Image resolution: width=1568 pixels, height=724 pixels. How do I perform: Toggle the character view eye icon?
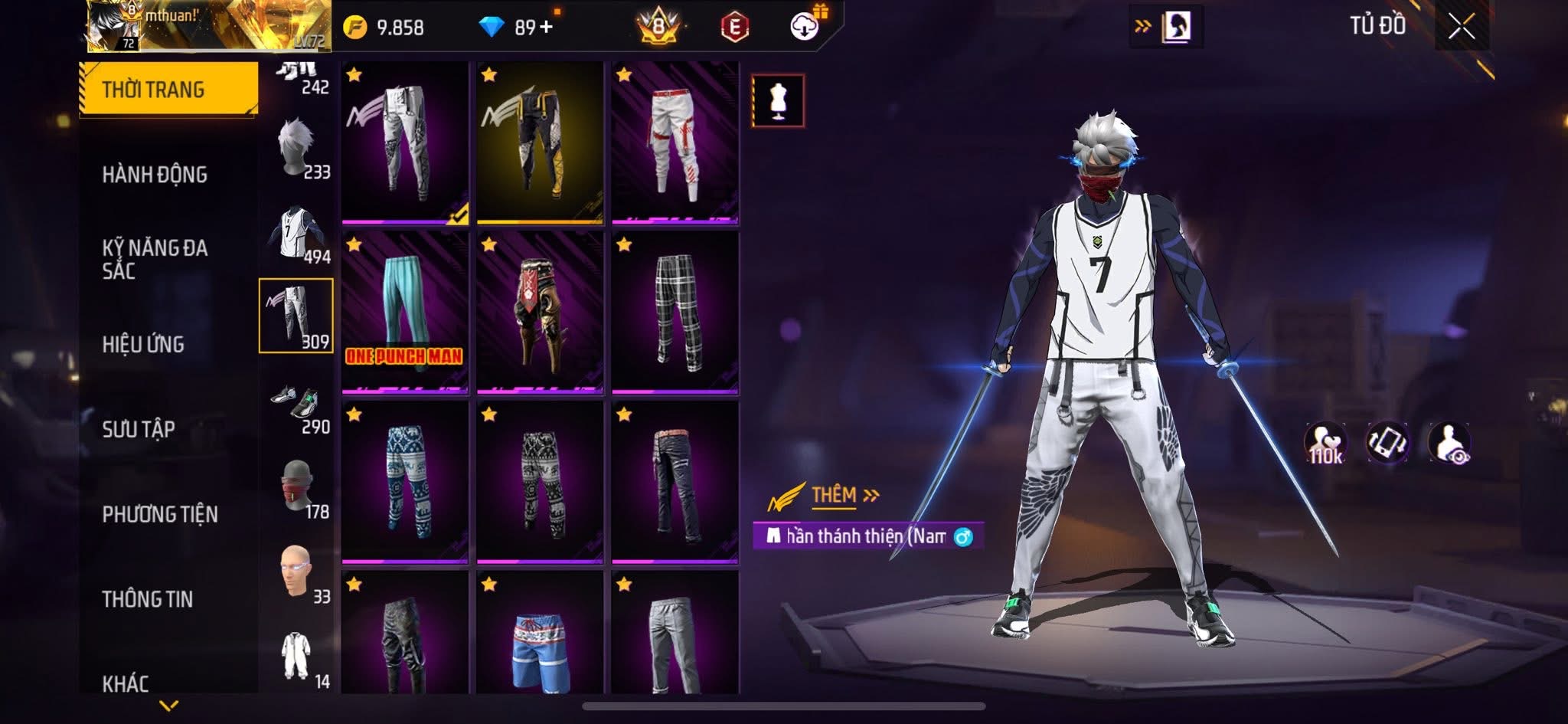1449,444
